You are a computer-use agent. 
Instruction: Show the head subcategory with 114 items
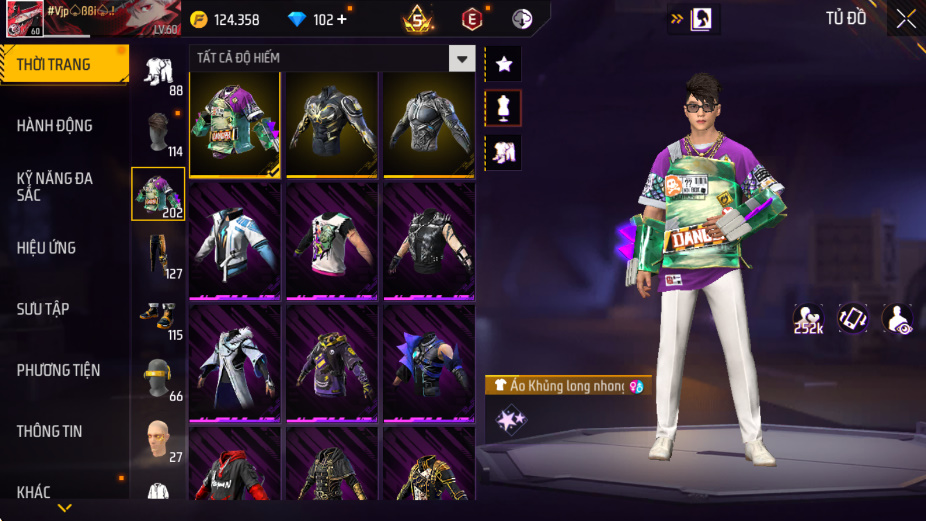[158, 135]
